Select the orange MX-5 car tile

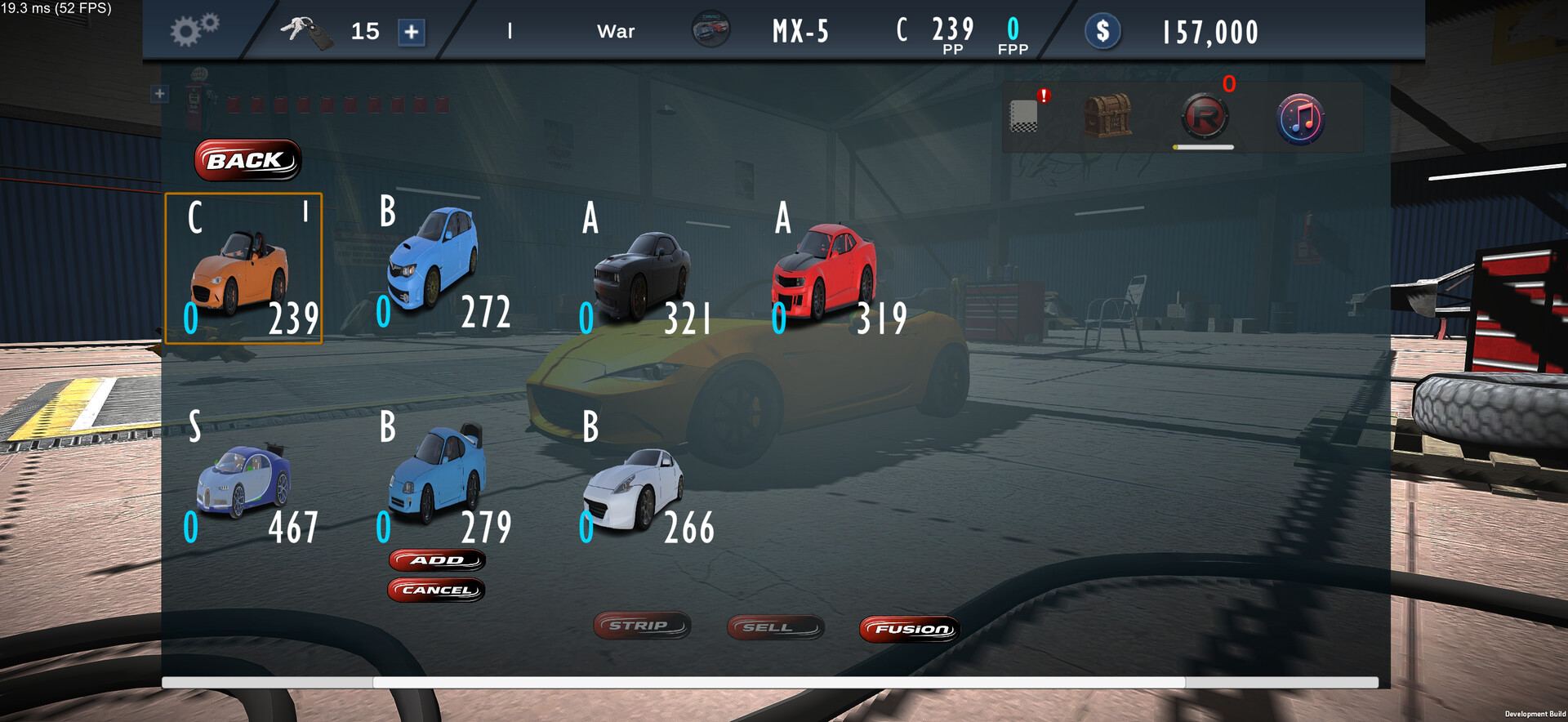(x=243, y=269)
